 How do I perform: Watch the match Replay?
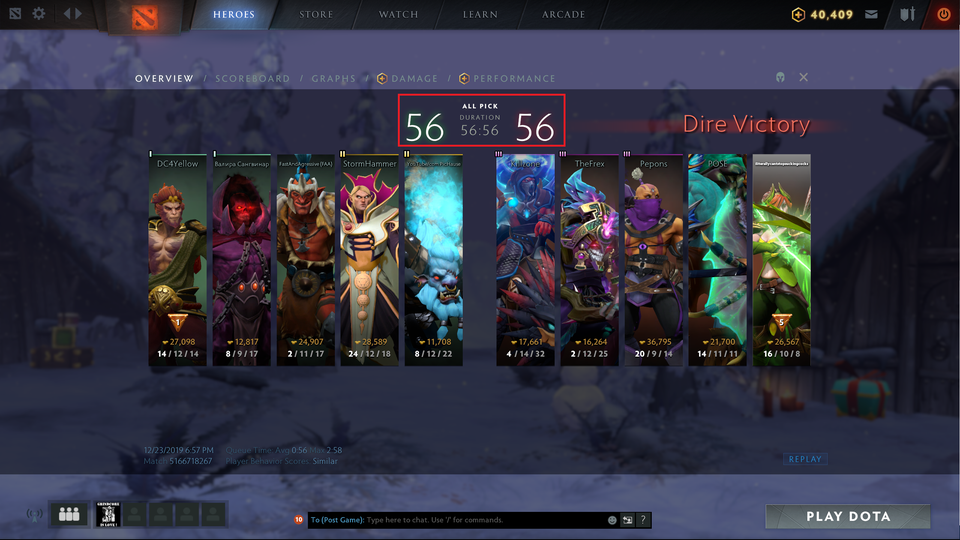[805, 459]
